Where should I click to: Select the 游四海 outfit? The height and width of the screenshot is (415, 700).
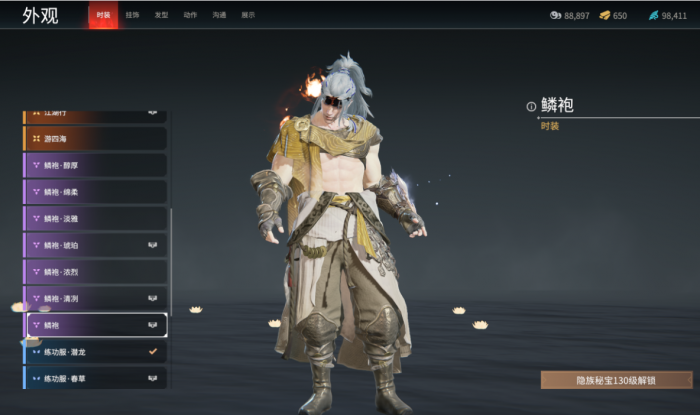[x=95, y=138]
